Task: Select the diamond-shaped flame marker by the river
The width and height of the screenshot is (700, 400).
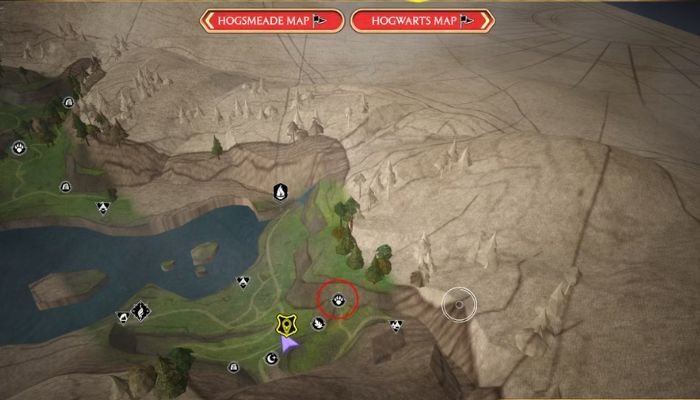Action: [x=141, y=312]
